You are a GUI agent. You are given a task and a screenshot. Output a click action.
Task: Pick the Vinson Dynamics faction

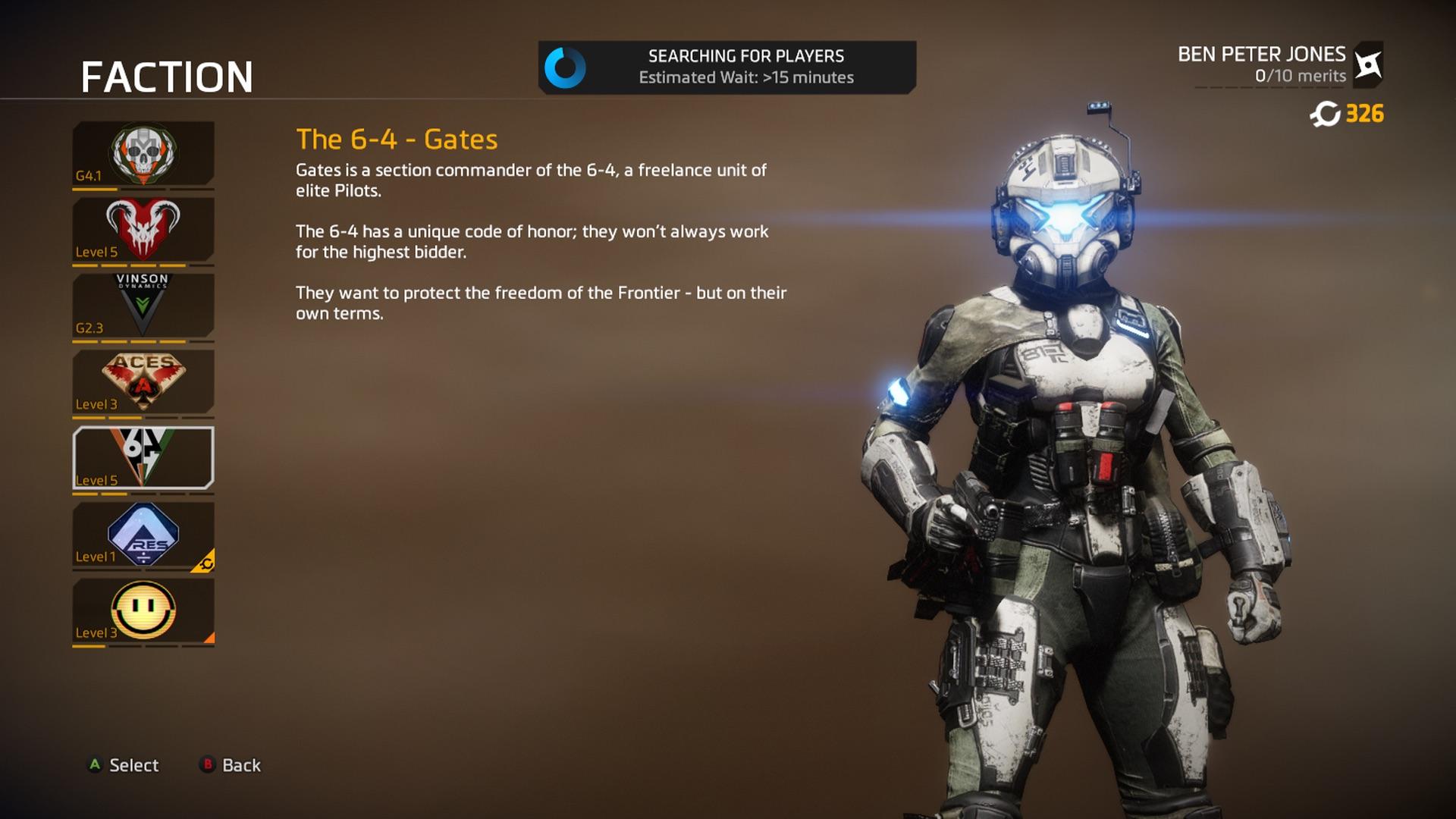[143, 305]
